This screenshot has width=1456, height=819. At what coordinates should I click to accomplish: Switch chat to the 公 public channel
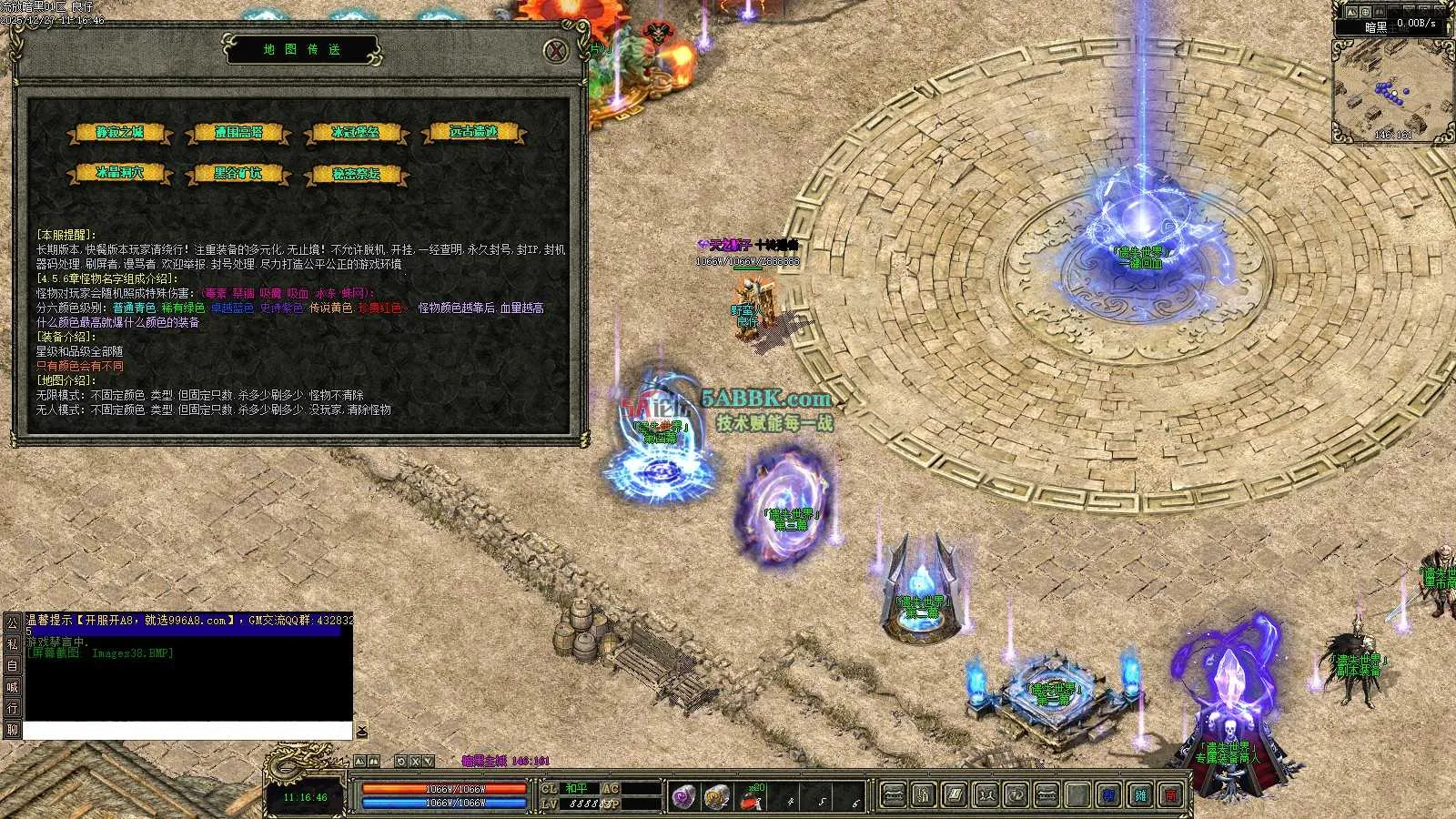pyautogui.click(x=12, y=623)
